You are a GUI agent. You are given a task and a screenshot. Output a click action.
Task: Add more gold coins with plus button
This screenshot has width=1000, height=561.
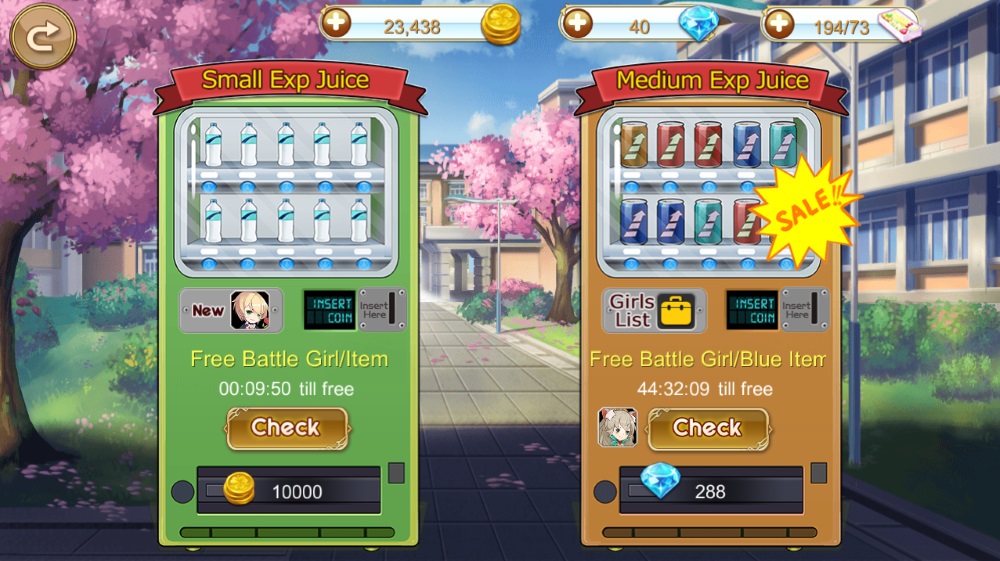click(x=336, y=24)
